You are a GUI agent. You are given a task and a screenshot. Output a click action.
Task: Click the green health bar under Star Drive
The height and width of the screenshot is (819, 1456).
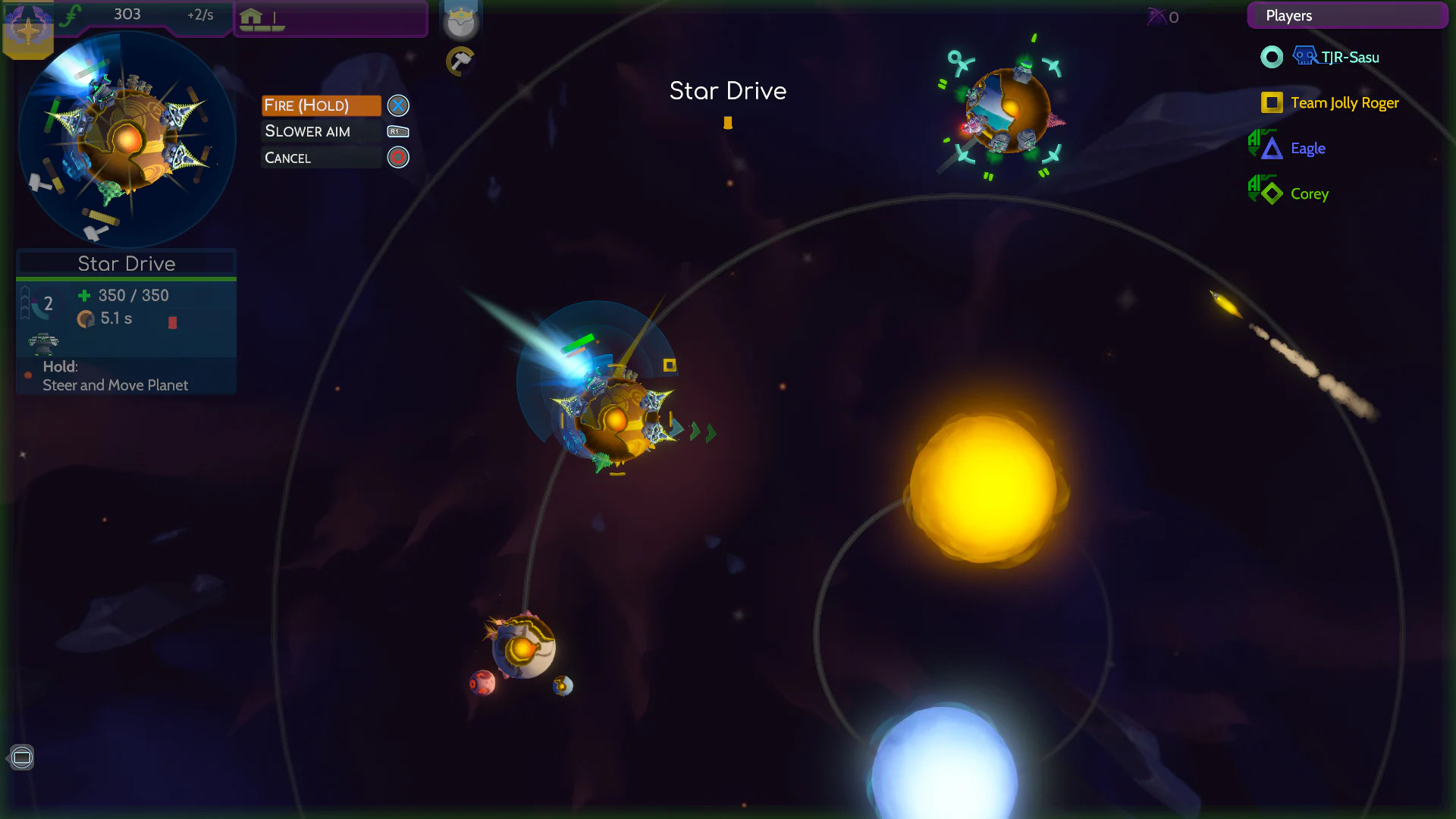click(x=126, y=279)
